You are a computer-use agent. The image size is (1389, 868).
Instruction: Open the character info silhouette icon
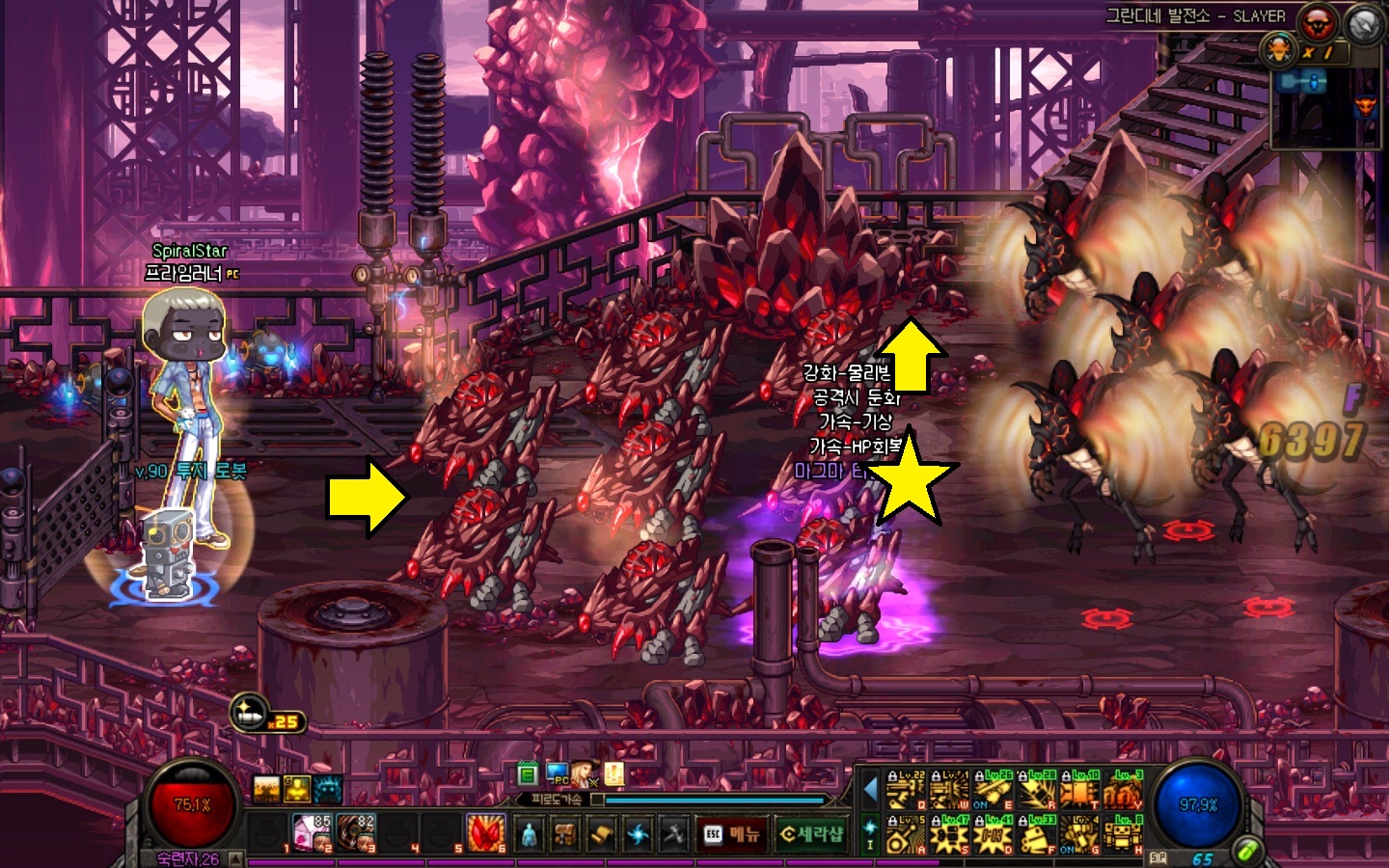pyautogui.click(x=529, y=834)
